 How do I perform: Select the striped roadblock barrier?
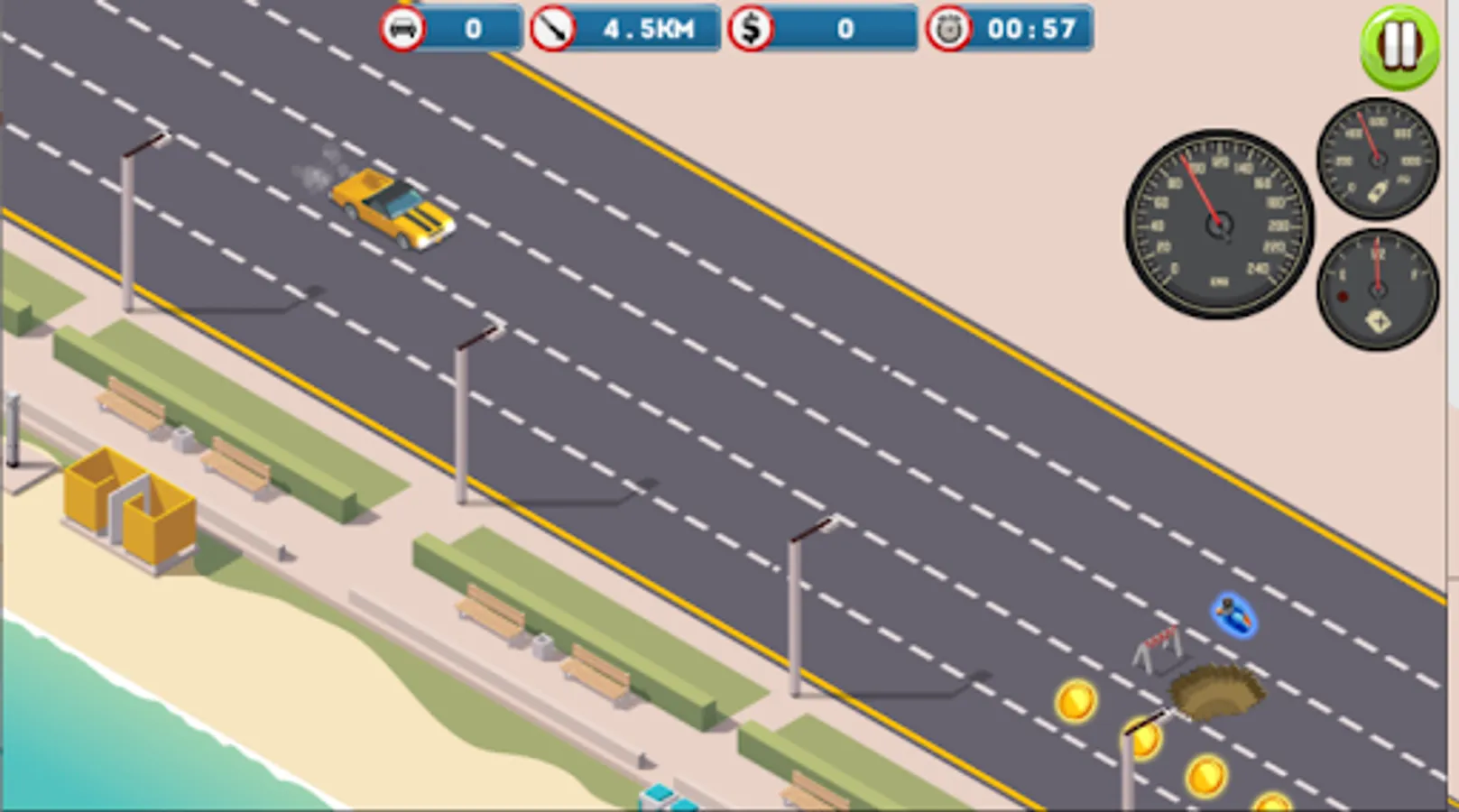click(1158, 646)
